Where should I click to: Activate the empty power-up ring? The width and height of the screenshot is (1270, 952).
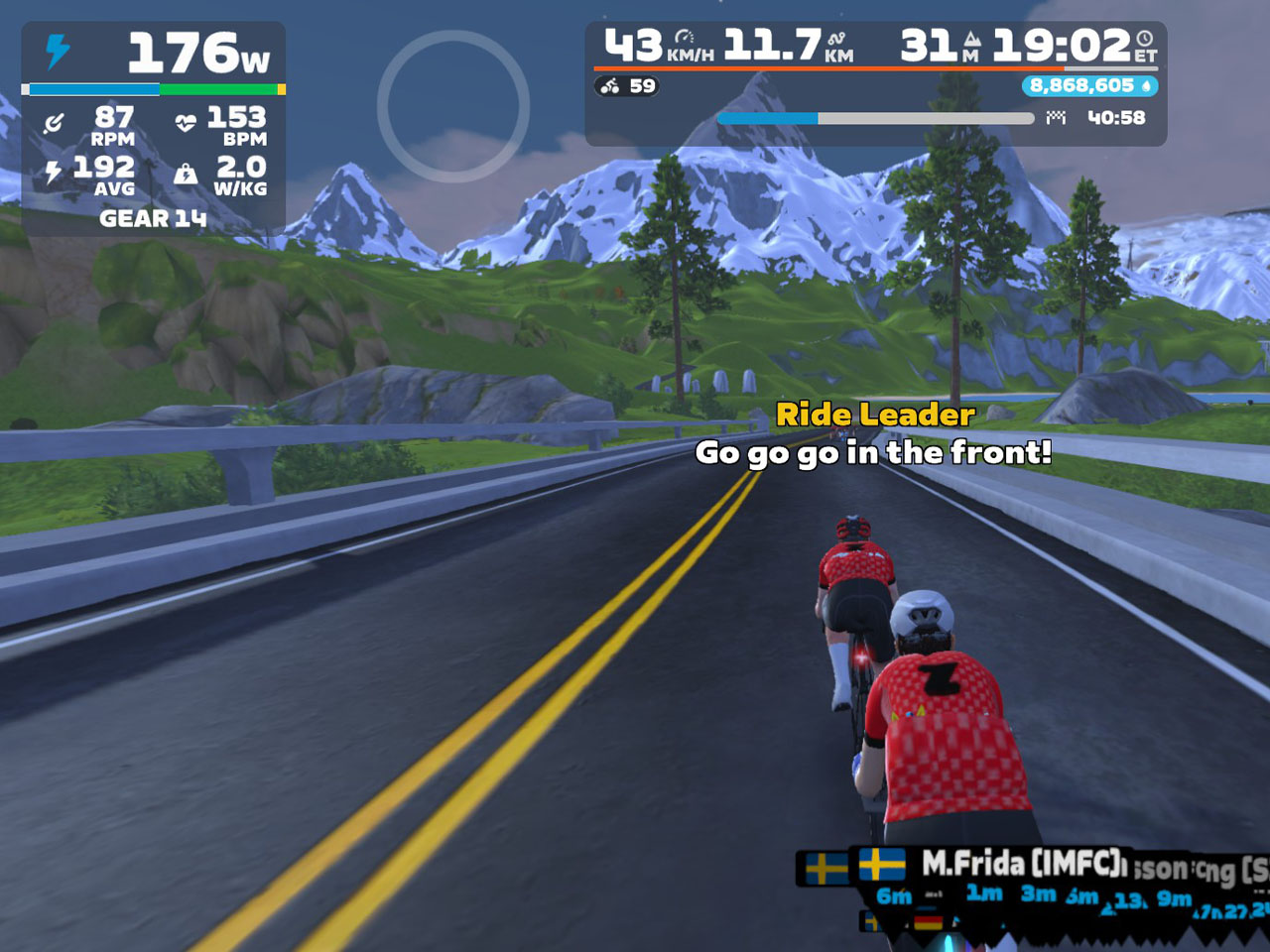tap(453, 106)
